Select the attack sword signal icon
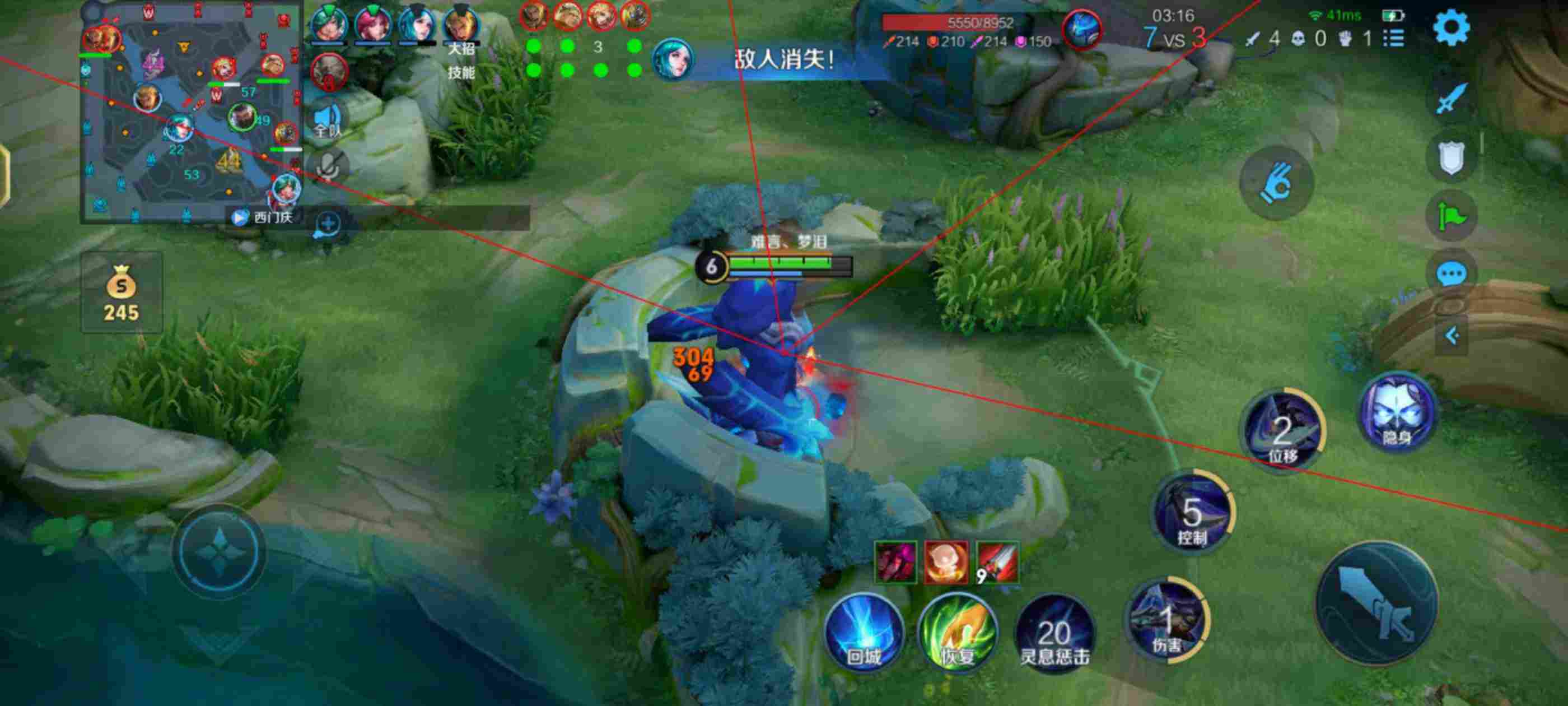Viewport: 1568px width, 706px height. click(x=1451, y=98)
